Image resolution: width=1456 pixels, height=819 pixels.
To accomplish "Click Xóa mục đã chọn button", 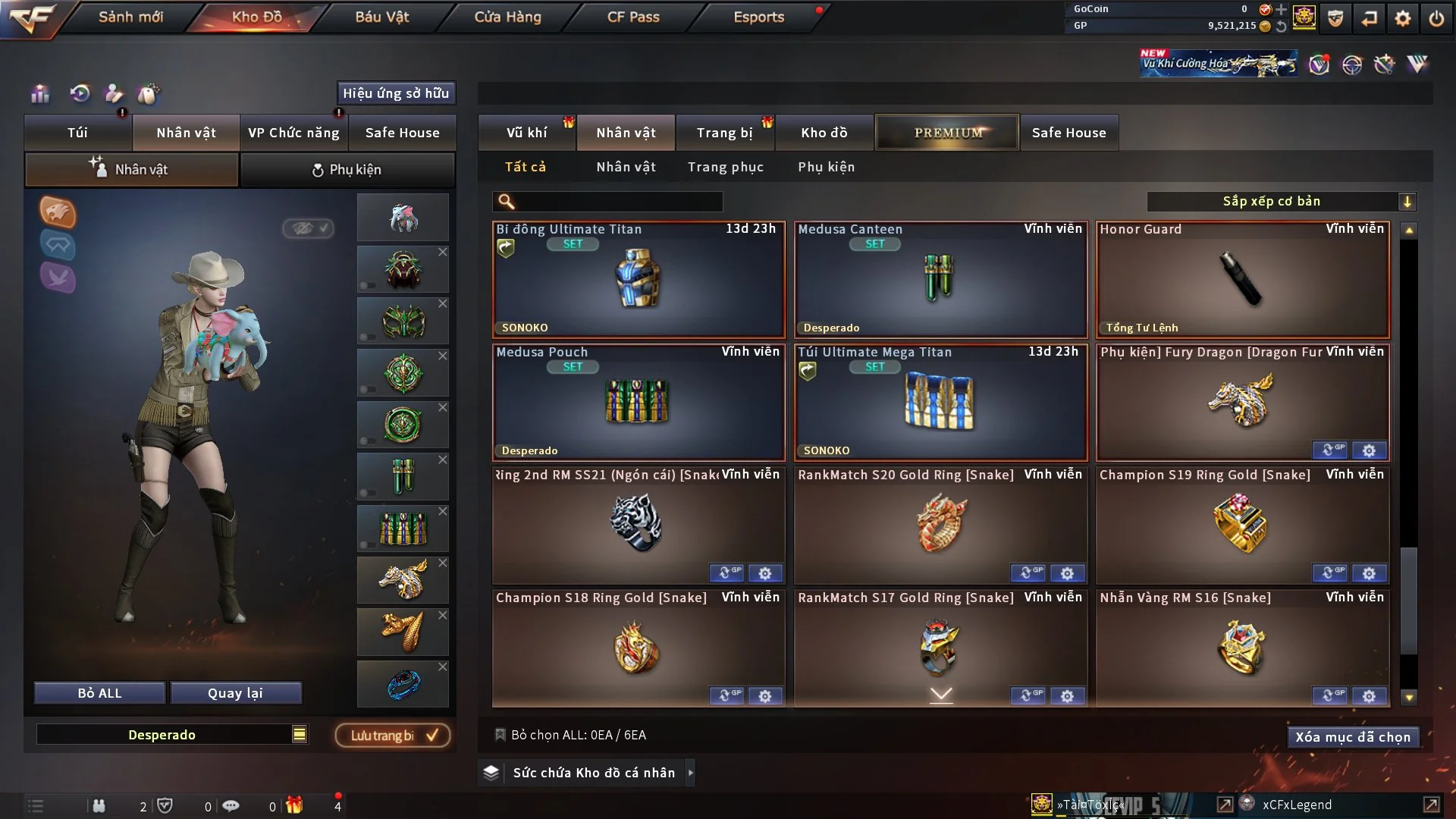I will click(x=1352, y=737).
